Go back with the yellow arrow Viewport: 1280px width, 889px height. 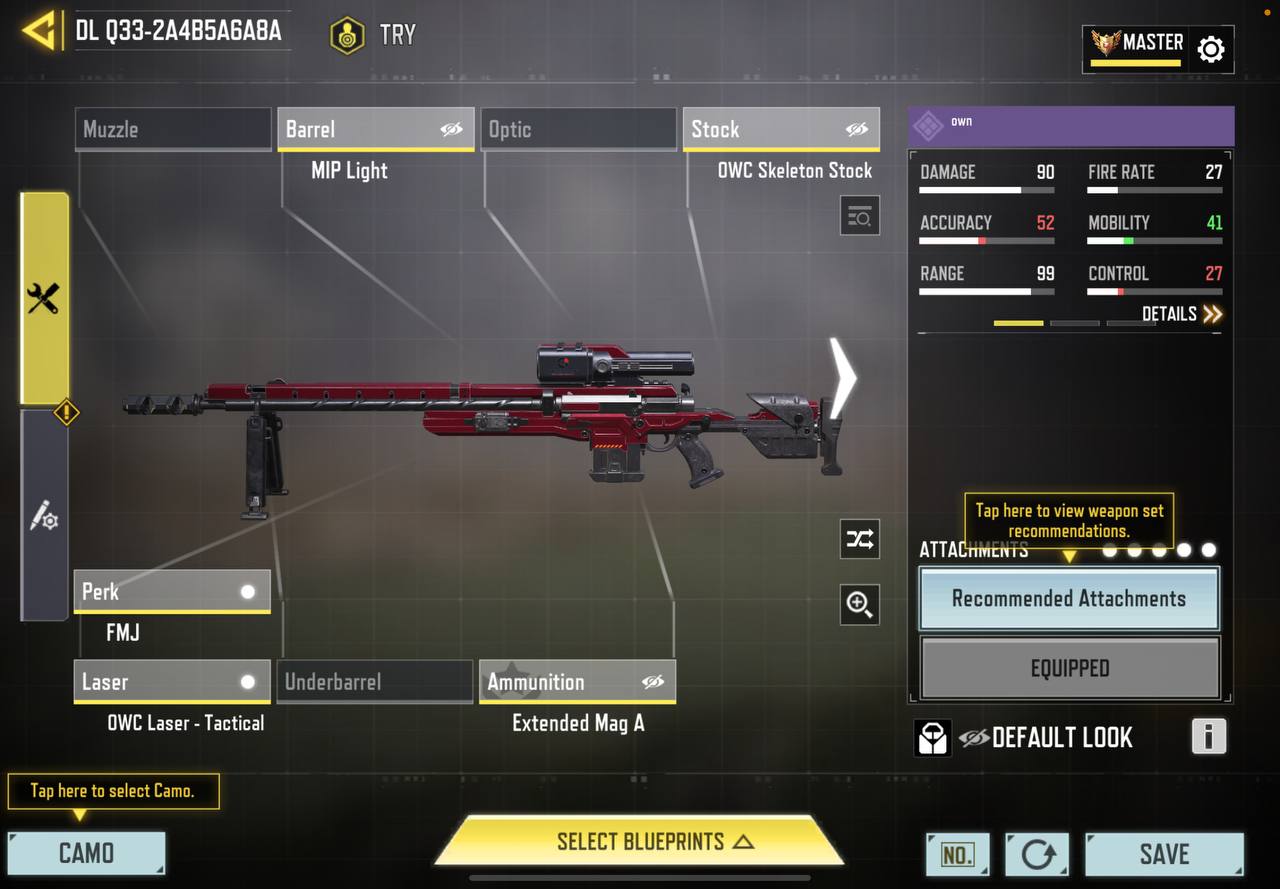pos(39,31)
